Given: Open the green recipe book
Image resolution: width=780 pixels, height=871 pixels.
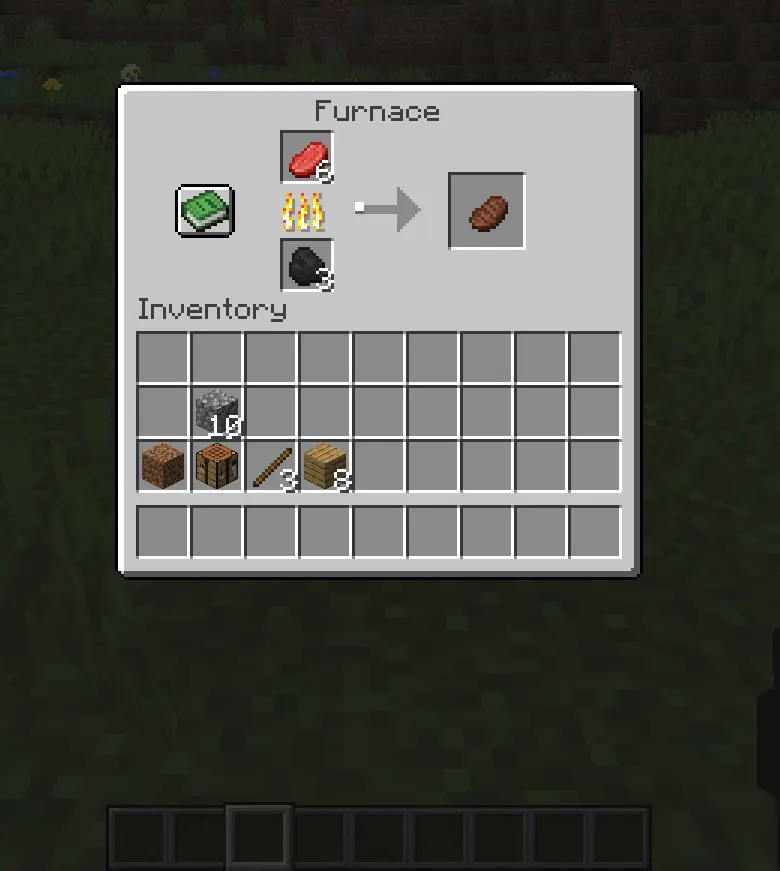Looking at the screenshot, I should pyautogui.click(x=205, y=211).
